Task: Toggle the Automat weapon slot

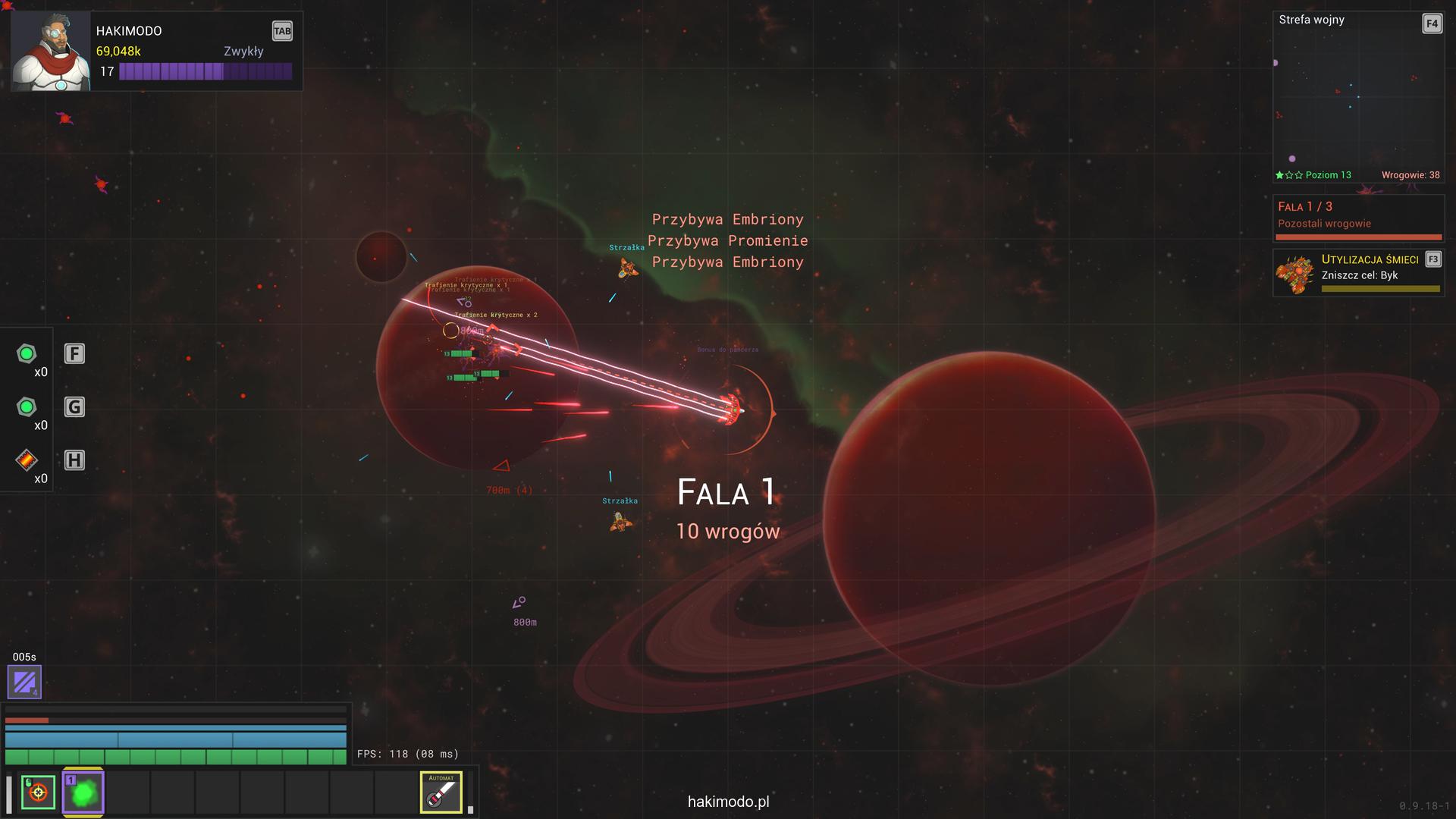Action: pyautogui.click(x=441, y=792)
